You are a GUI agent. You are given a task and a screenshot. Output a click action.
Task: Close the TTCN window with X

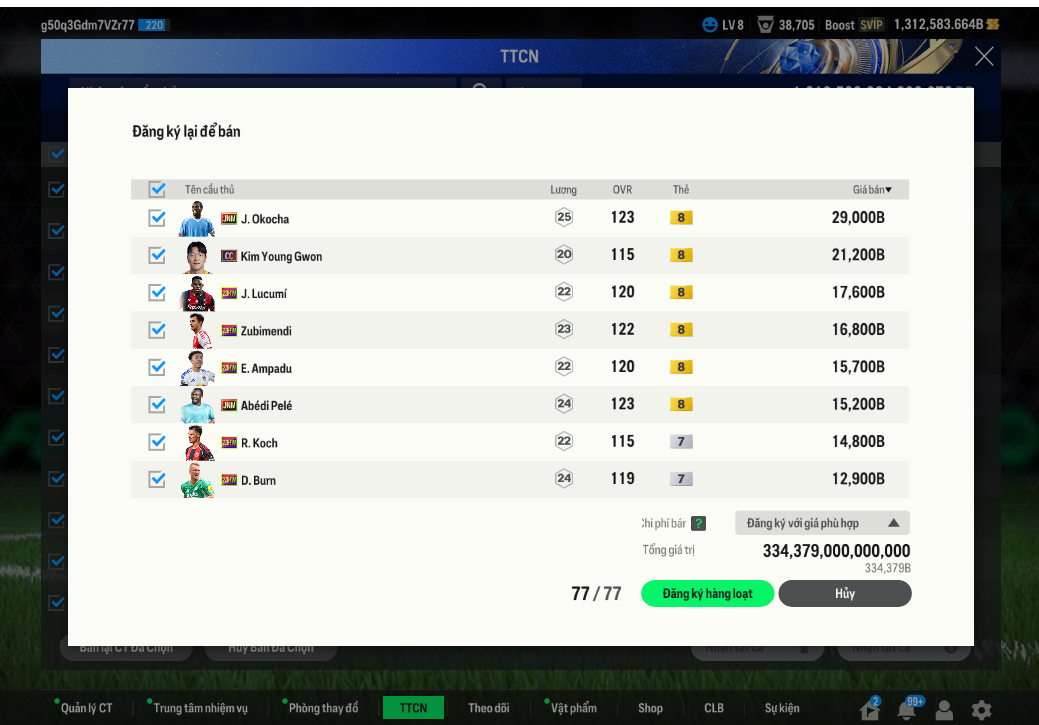point(984,56)
